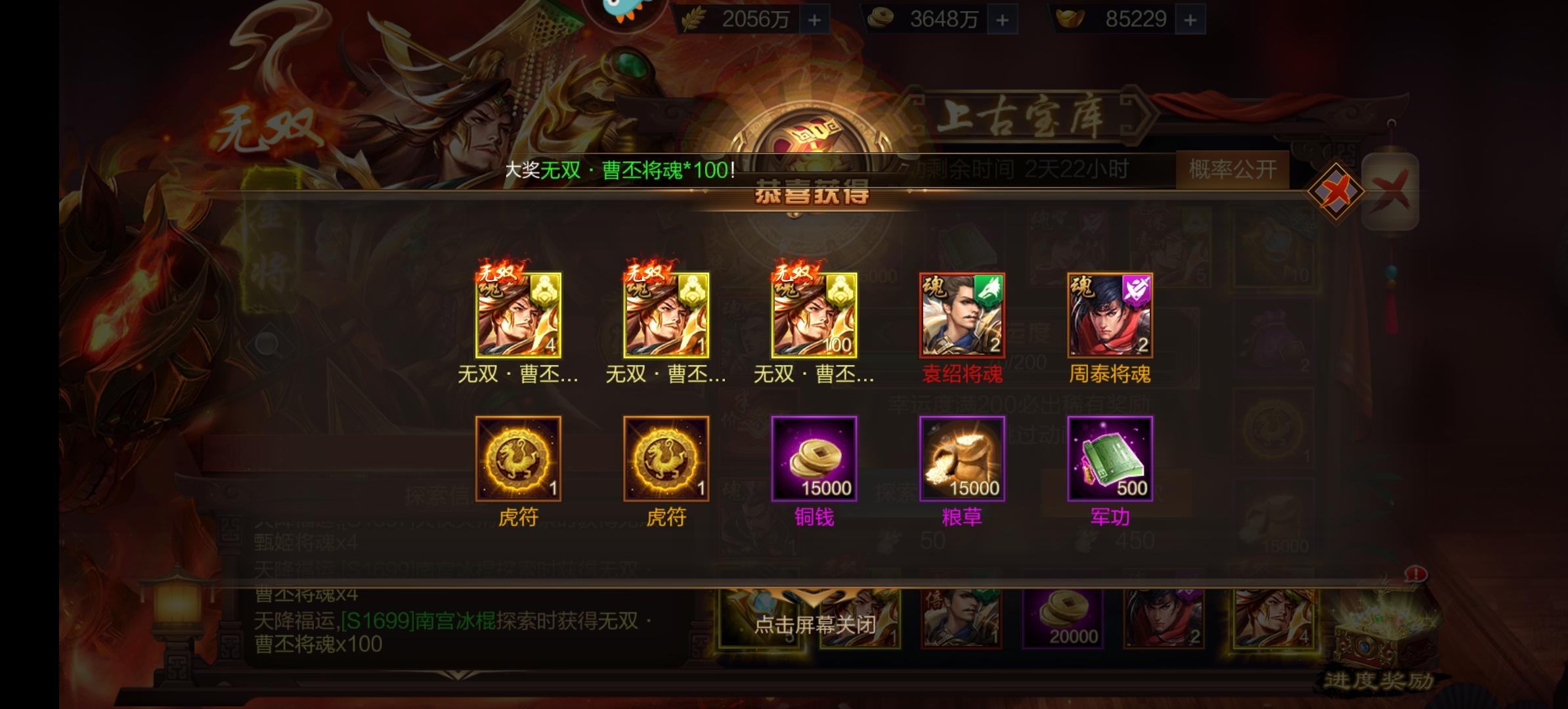Viewport: 1568px width, 709px height.
Task: Open the 概率公开 probability disclosure panel
Action: (1232, 171)
